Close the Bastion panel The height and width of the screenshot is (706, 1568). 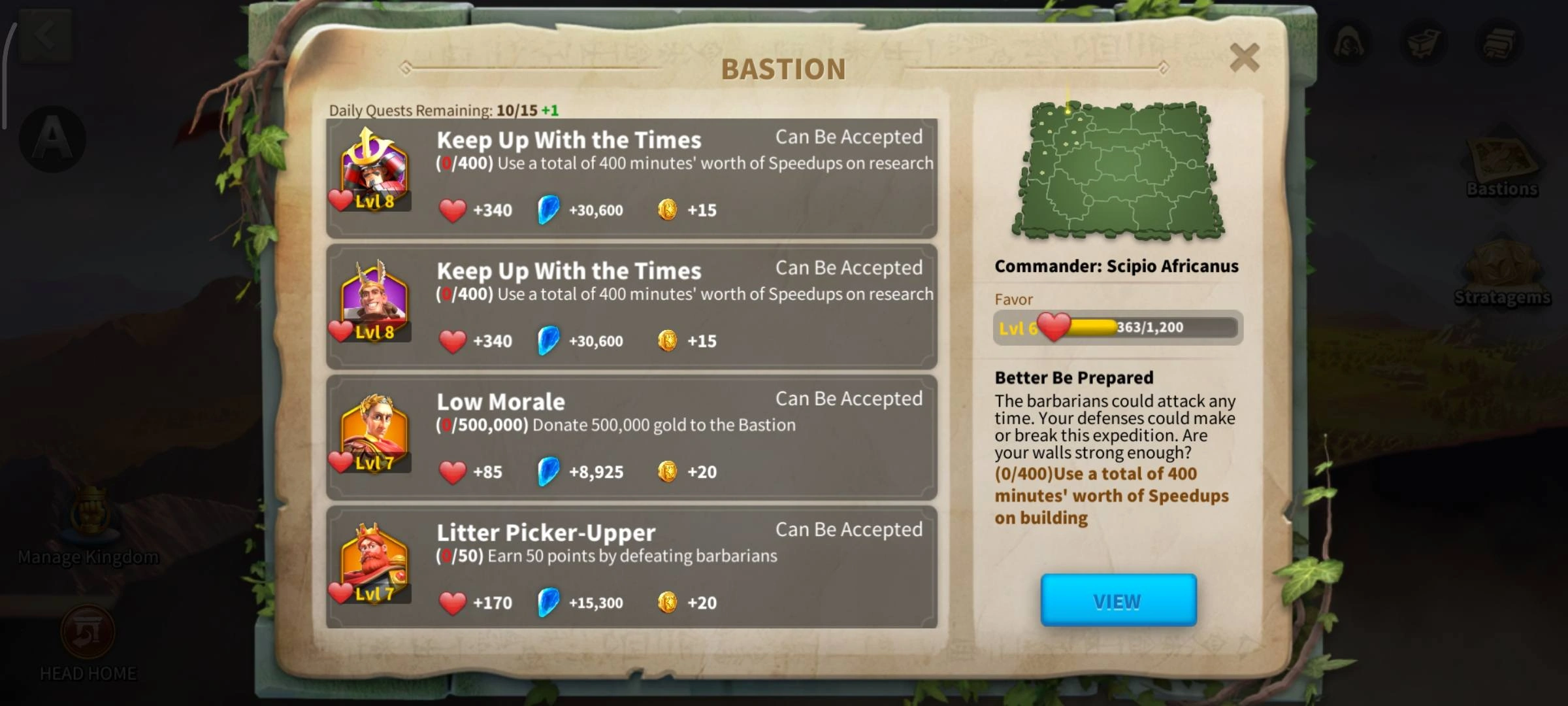point(1244,58)
